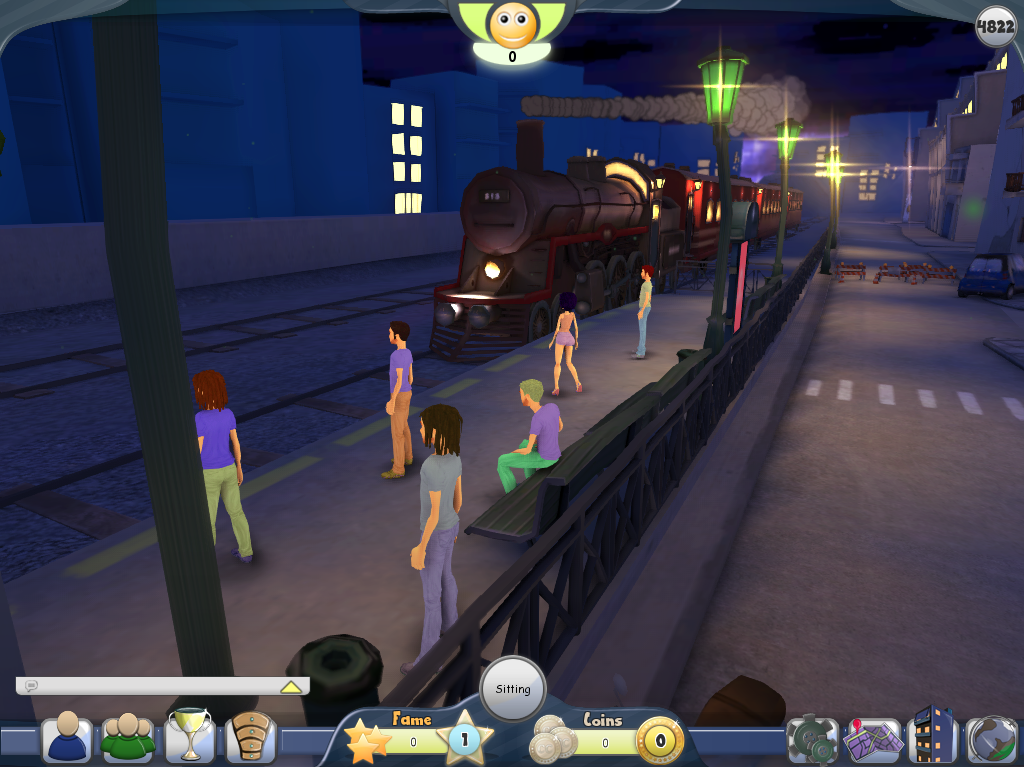This screenshot has width=1024, height=767.
Task: Open the apartment building icon
Action: click(933, 736)
